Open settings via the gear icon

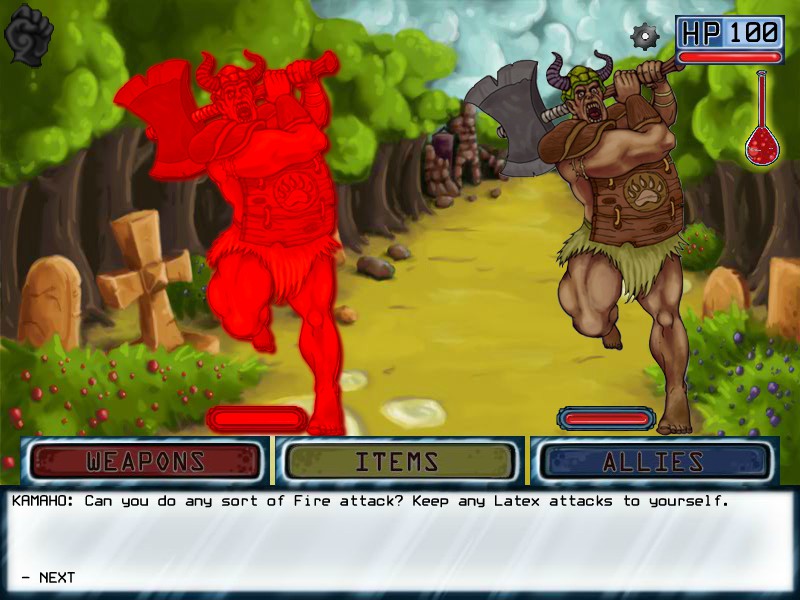tap(646, 37)
